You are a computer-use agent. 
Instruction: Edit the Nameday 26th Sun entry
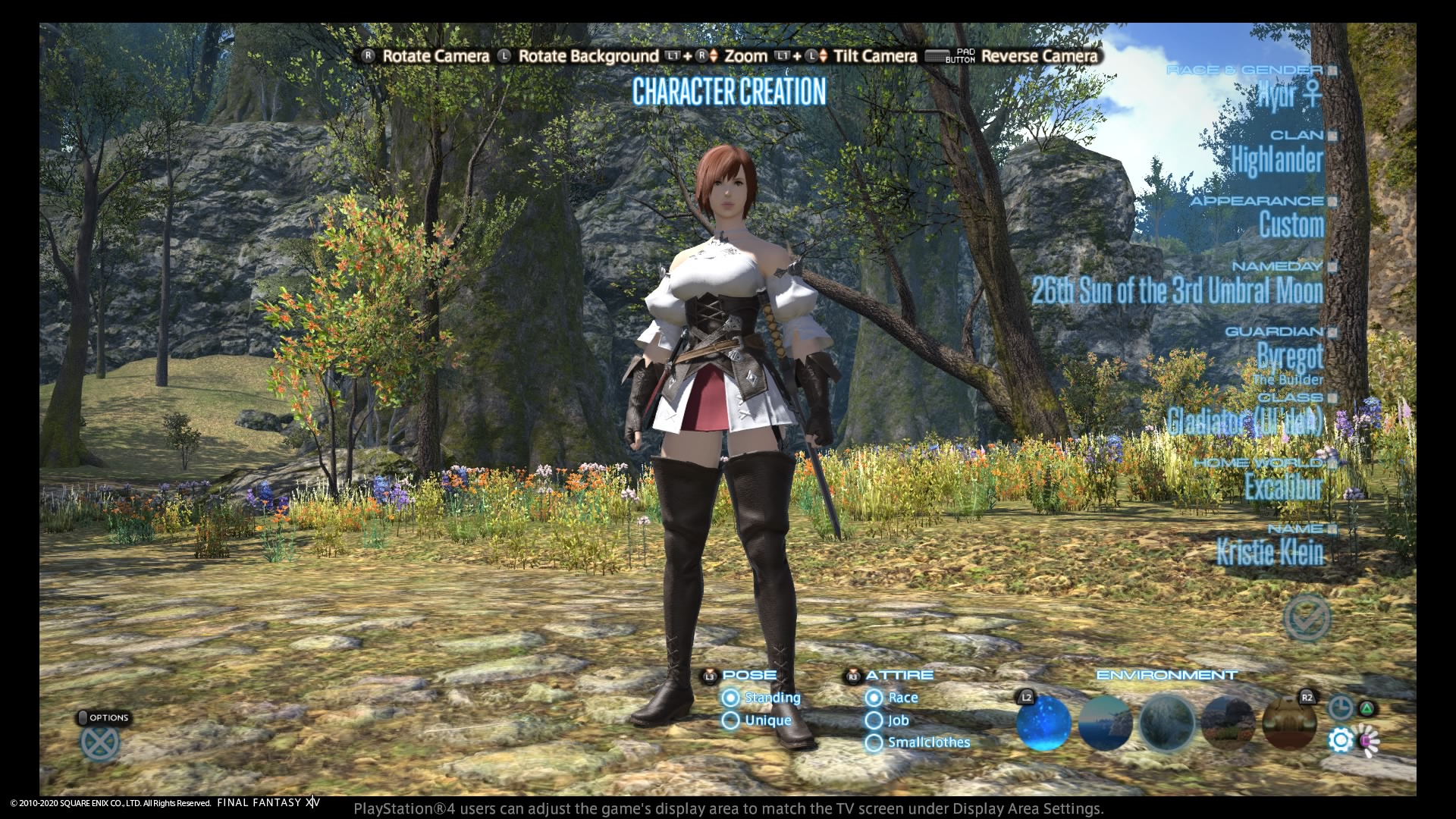tap(1177, 290)
